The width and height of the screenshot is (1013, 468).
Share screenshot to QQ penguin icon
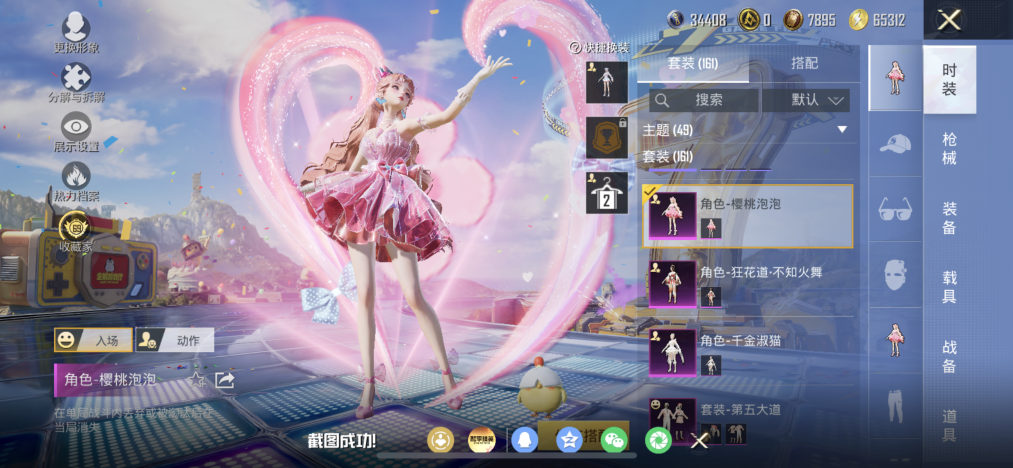(524, 439)
